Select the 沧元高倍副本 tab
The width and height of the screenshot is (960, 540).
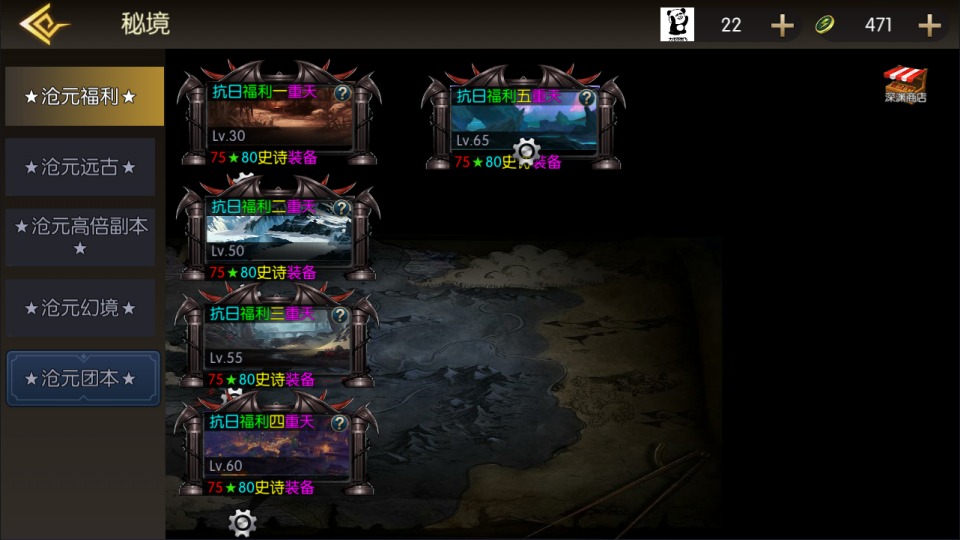80,236
